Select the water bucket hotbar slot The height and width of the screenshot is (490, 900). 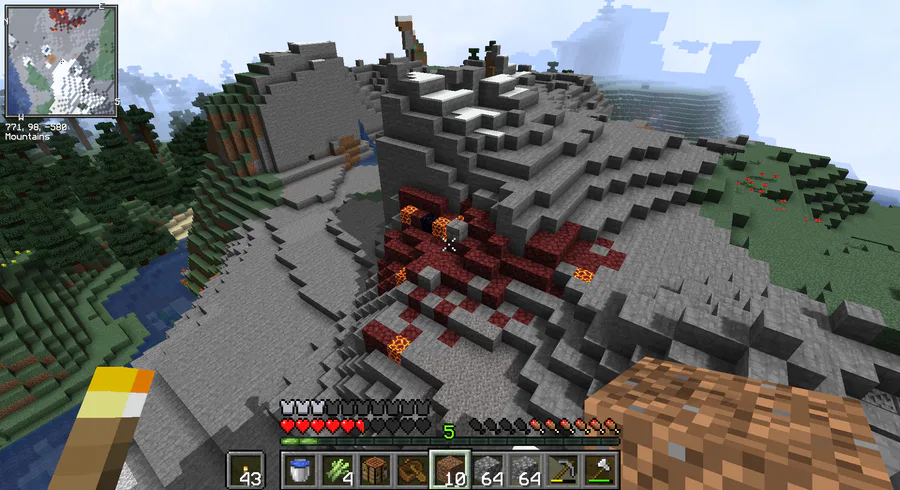[x=299, y=469]
